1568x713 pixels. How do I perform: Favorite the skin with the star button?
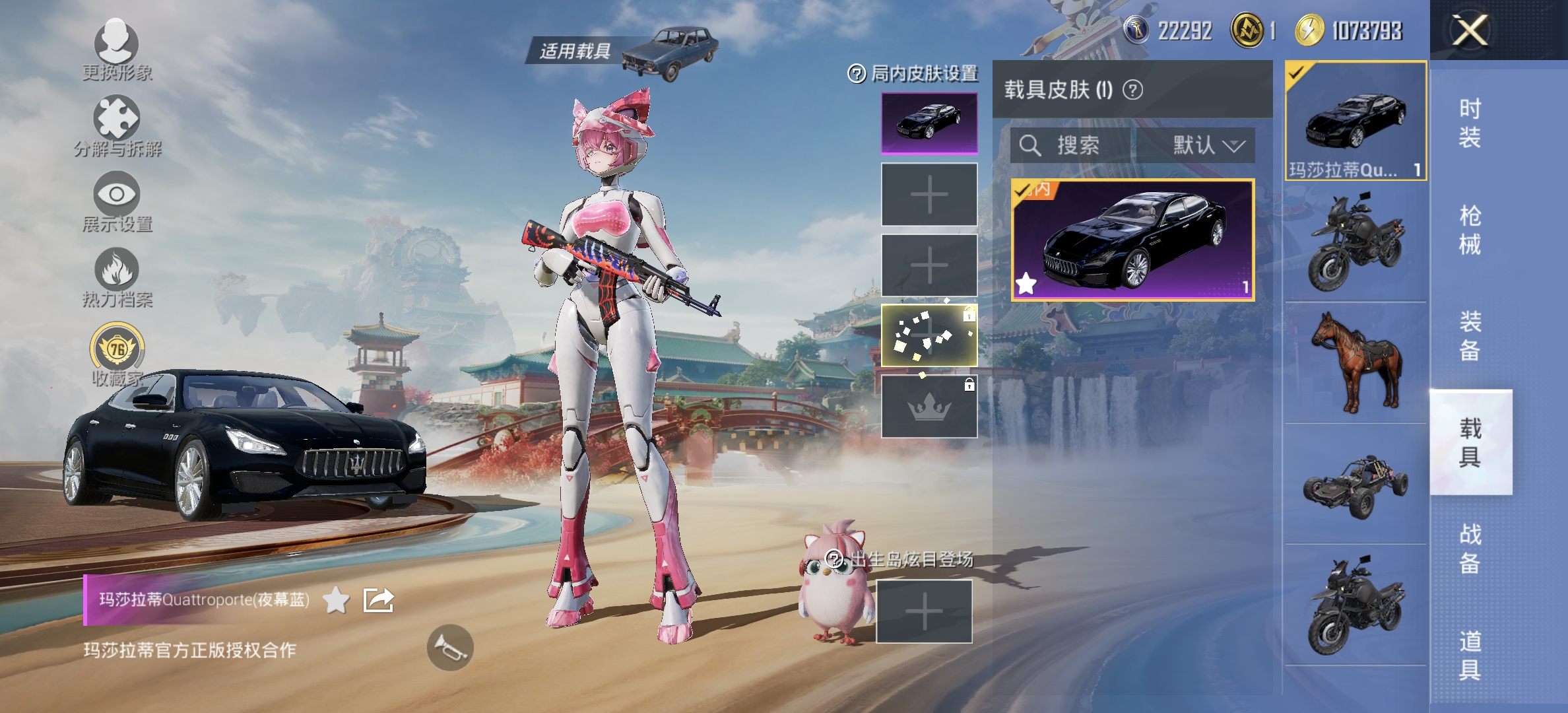tap(337, 600)
